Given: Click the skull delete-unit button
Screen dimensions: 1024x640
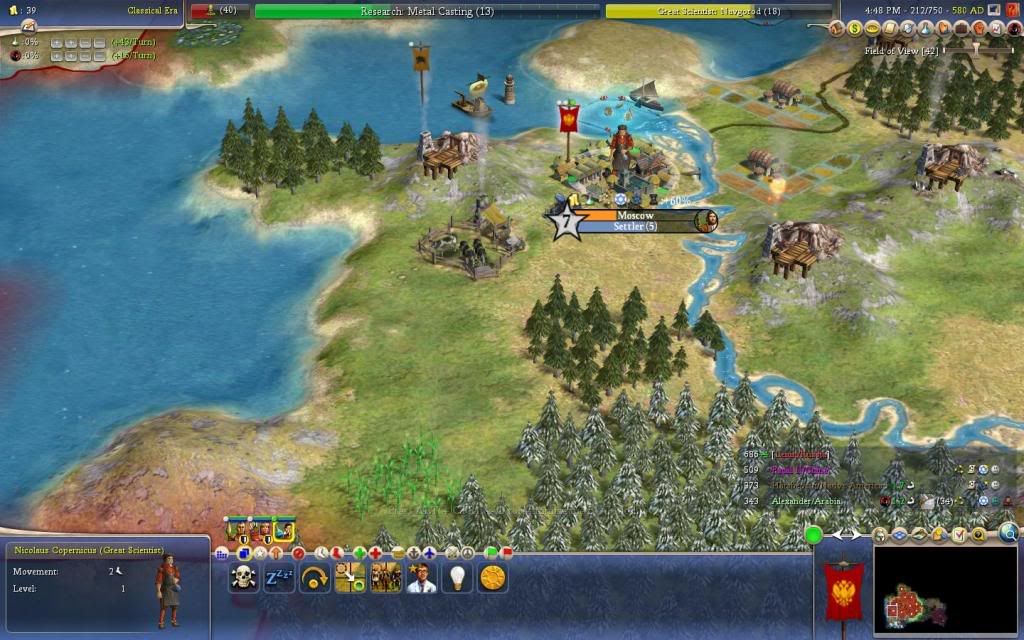Looking at the screenshot, I should pos(243,577).
